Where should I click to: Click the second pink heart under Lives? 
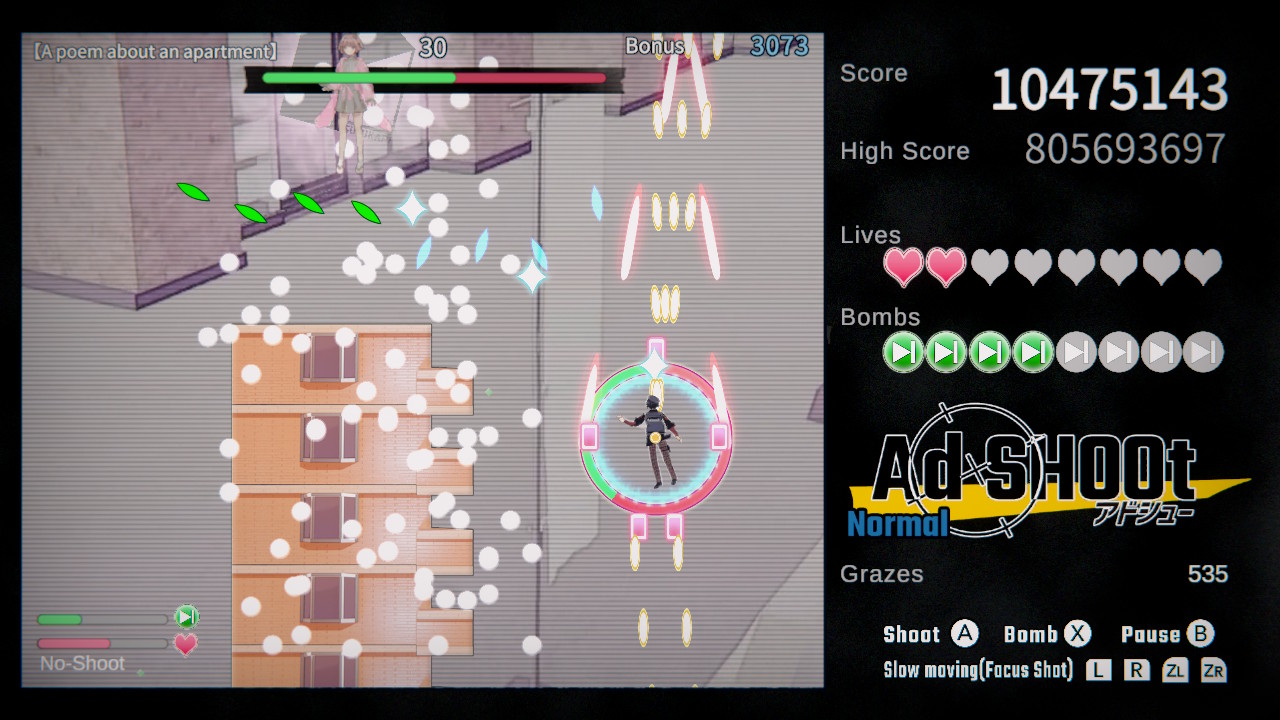[x=946, y=267]
